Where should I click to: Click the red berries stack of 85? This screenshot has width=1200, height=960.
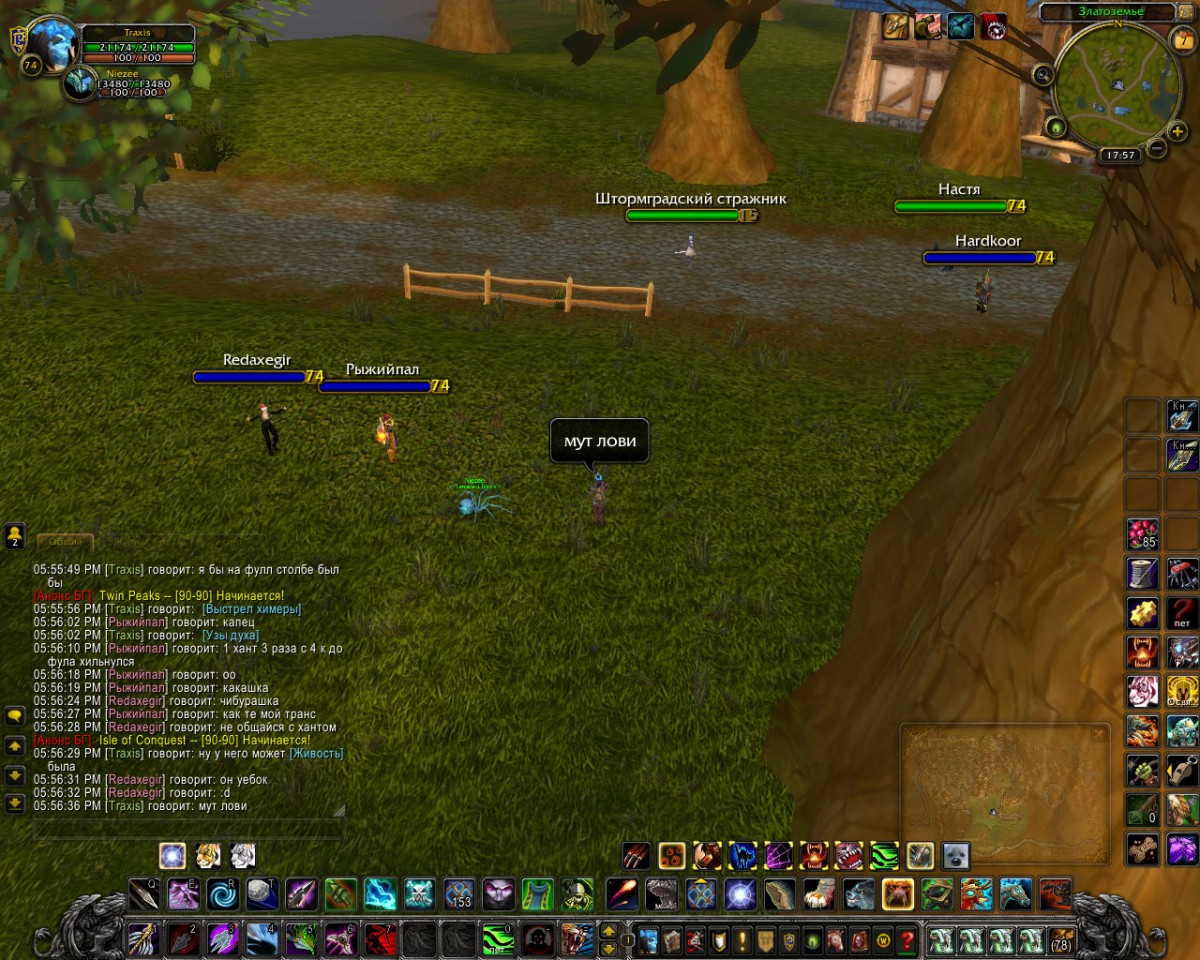[1142, 531]
